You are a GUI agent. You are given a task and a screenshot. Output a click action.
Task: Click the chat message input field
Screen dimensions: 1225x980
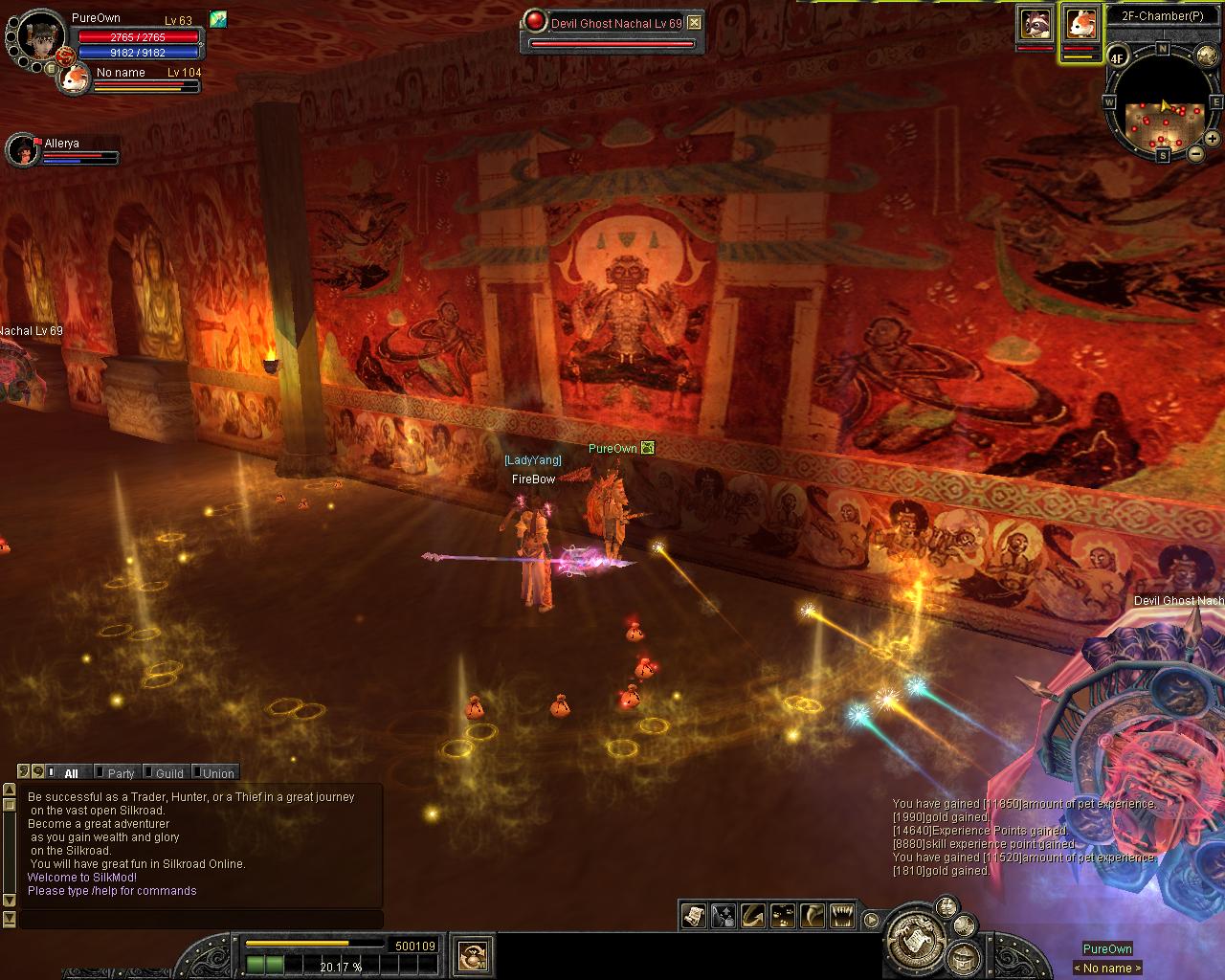(x=201, y=920)
